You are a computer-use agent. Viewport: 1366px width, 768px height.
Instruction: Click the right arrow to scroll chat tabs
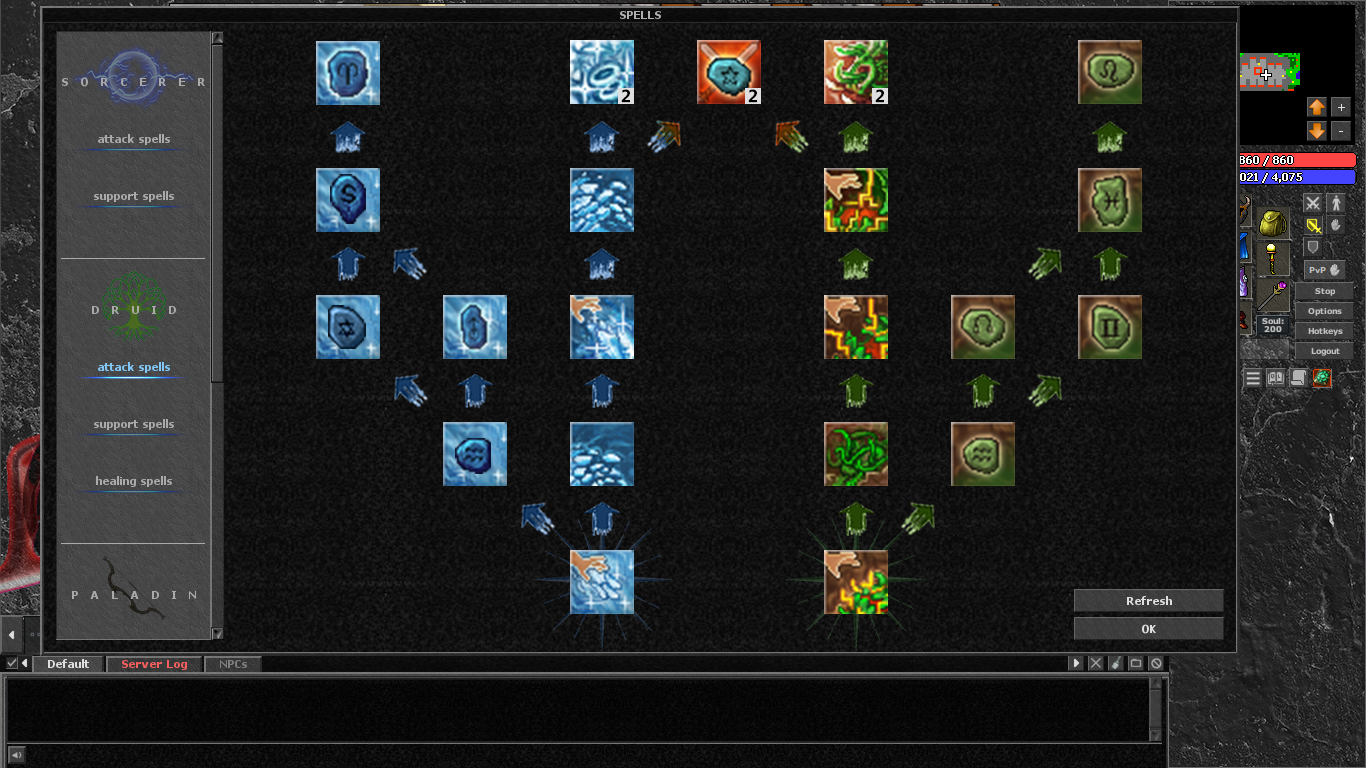pyautogui.click(x=1075, y=662)
